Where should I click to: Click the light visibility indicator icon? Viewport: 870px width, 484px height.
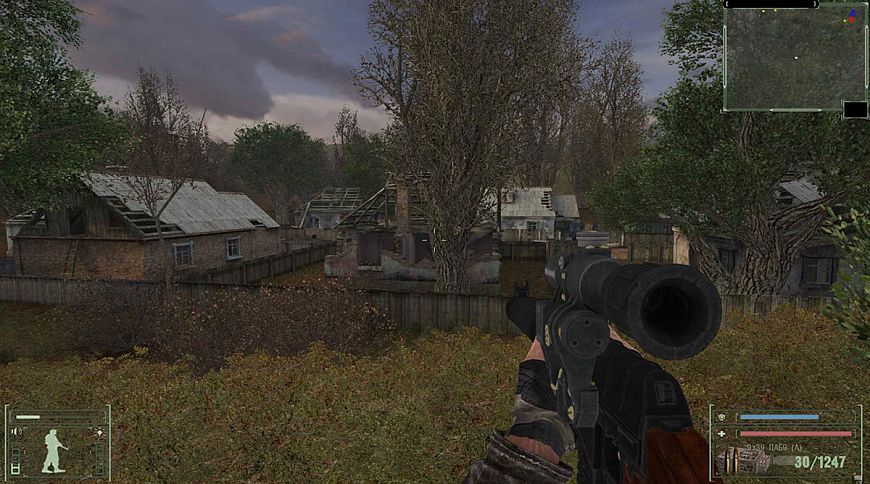pyautogui.click(x=99, y=432)
